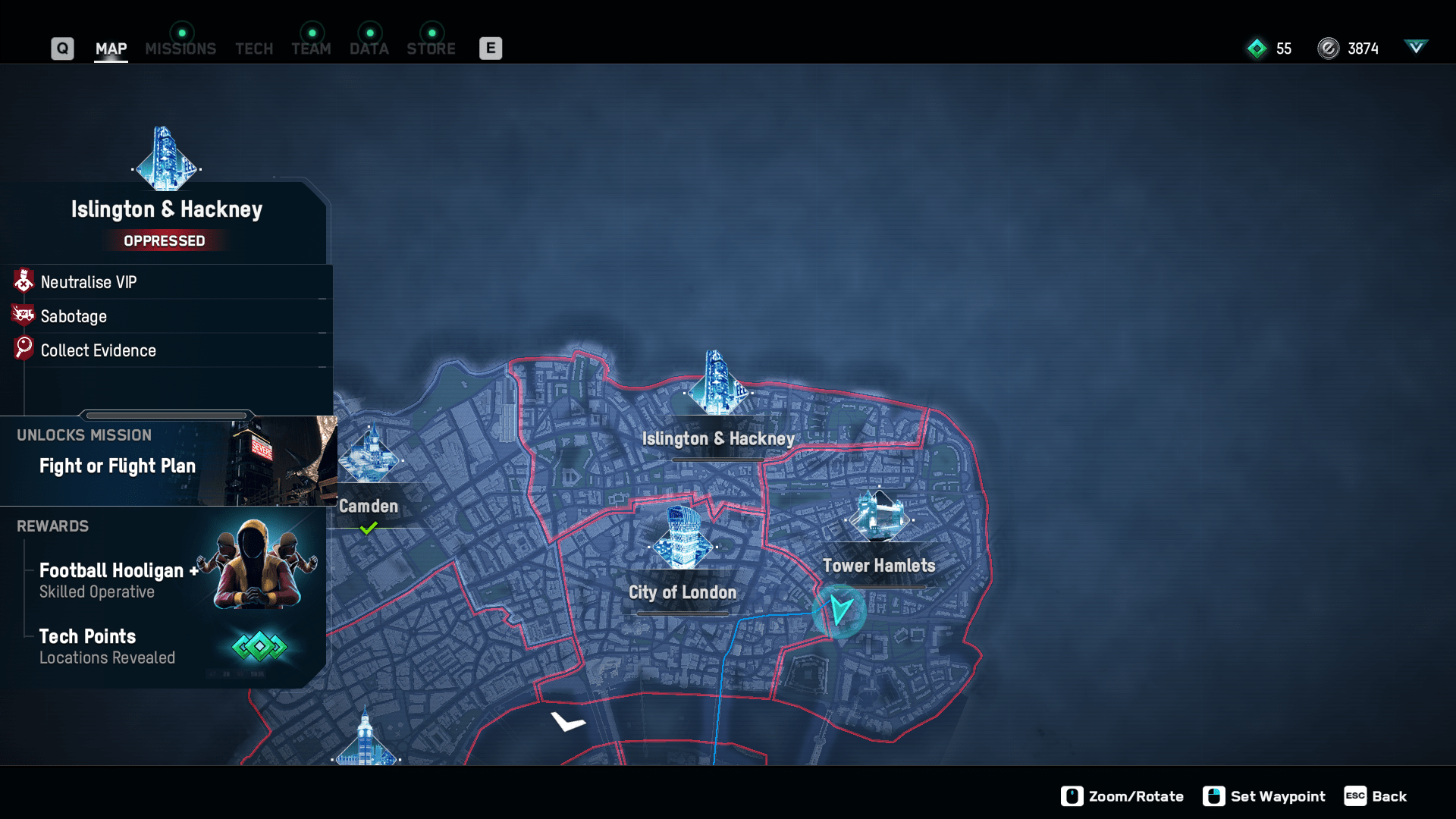Click the E navigation key indicator
The image size is (1456, 819).
tap(491, 47)
